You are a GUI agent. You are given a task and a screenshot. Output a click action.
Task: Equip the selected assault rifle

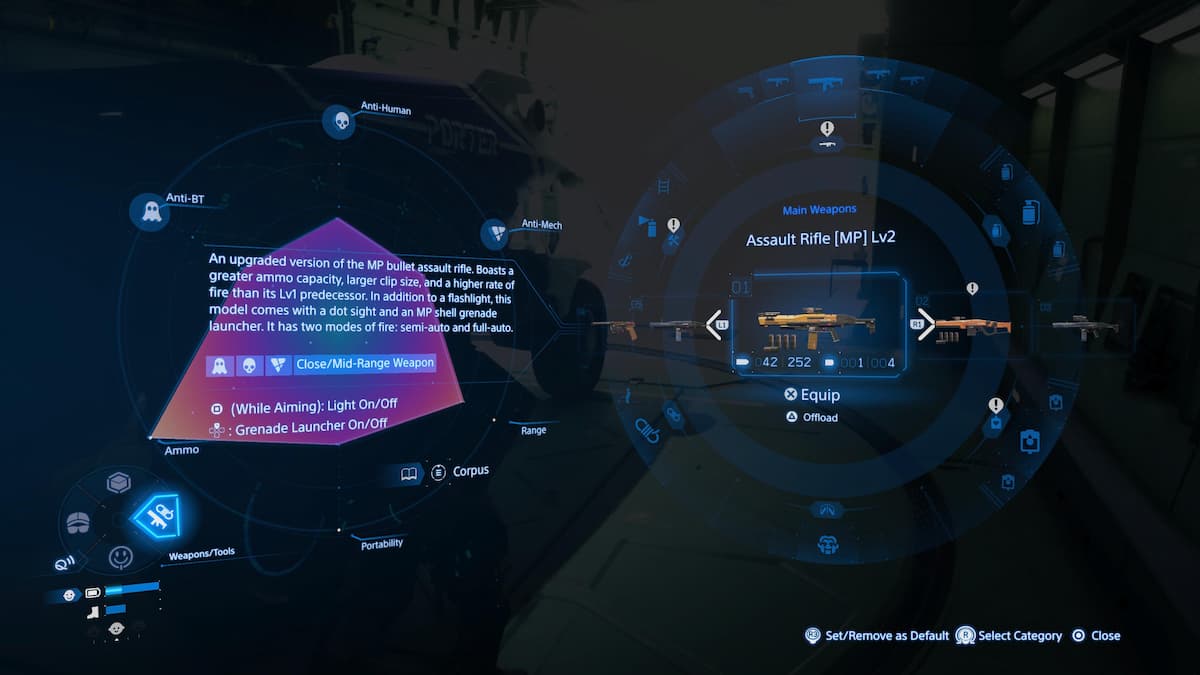pos(813,395)
